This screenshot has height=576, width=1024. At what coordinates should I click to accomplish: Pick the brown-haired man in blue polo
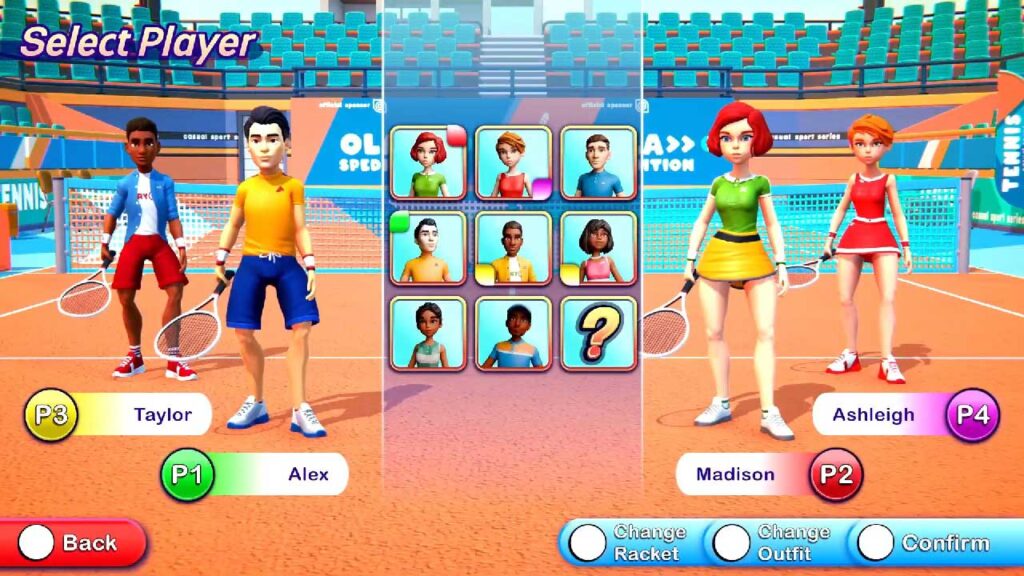pyautogui.click(x=598, y=163)
